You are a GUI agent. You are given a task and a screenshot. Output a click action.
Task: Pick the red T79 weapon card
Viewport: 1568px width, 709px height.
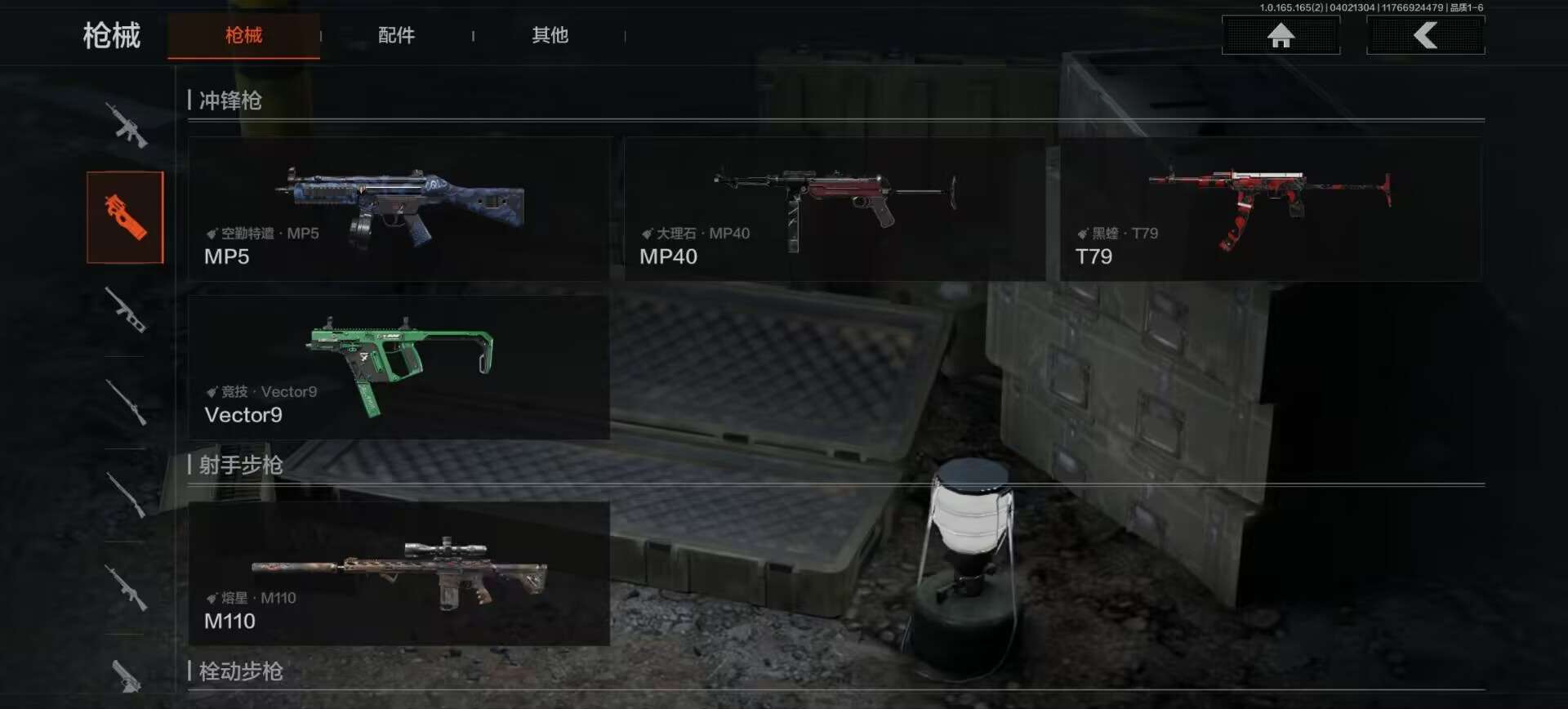pyautogui.click(x=1270, y=209)
